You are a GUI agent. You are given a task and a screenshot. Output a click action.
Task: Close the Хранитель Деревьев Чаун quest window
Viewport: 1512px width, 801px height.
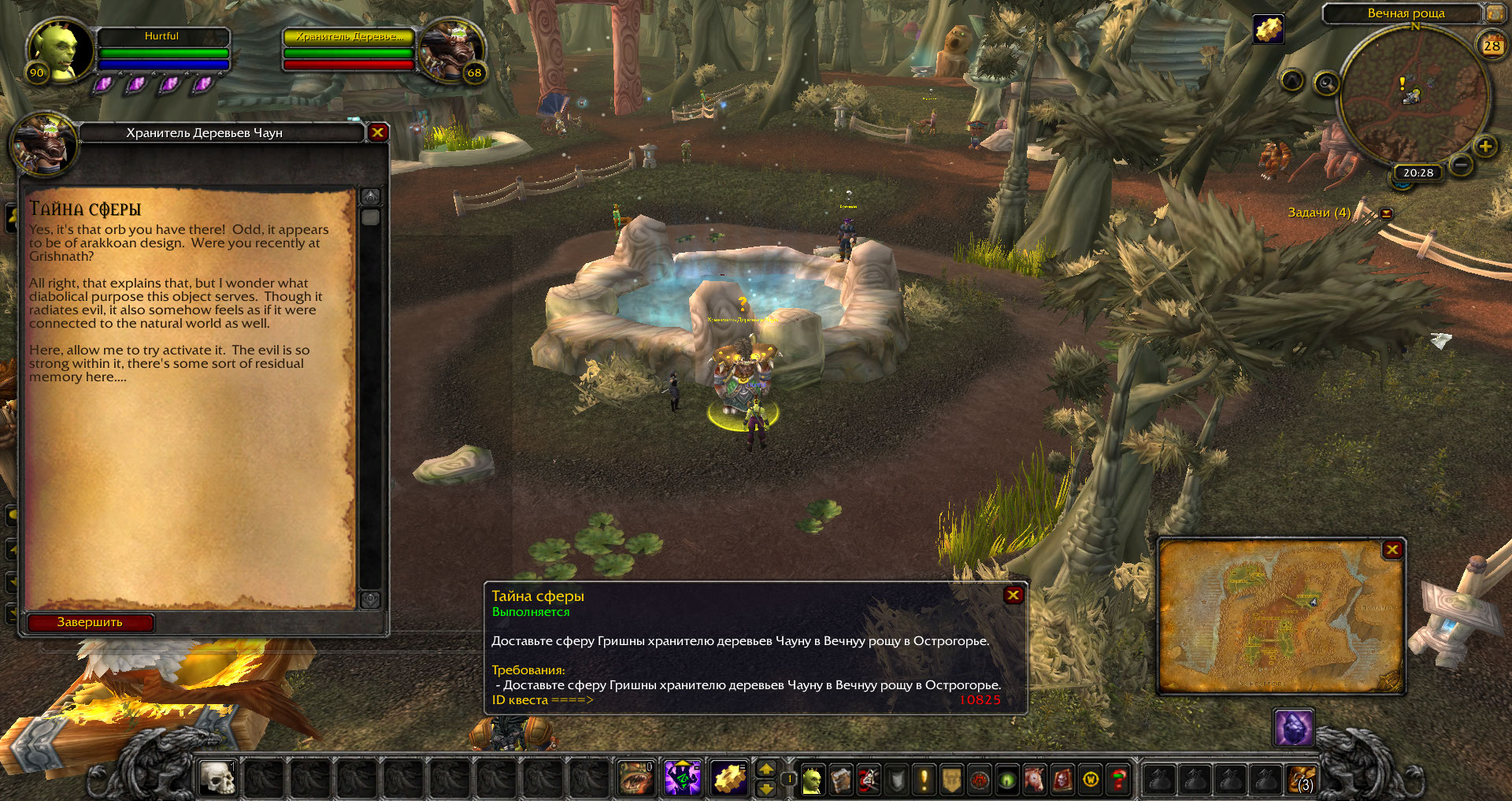click(377, 132)
